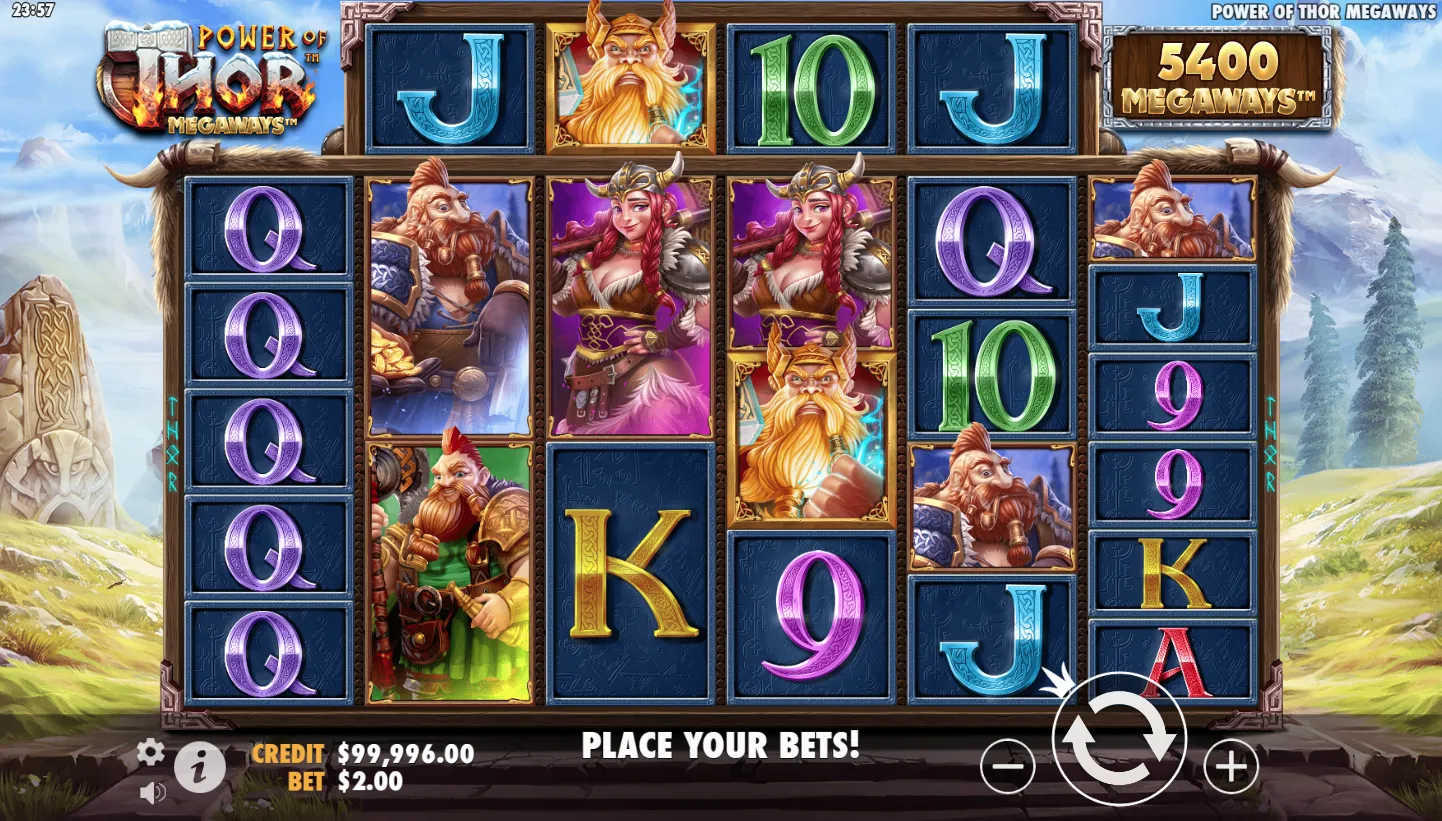Open the settings gear icon
This screenshot has width=1442, height=821.
click(150, 752)
